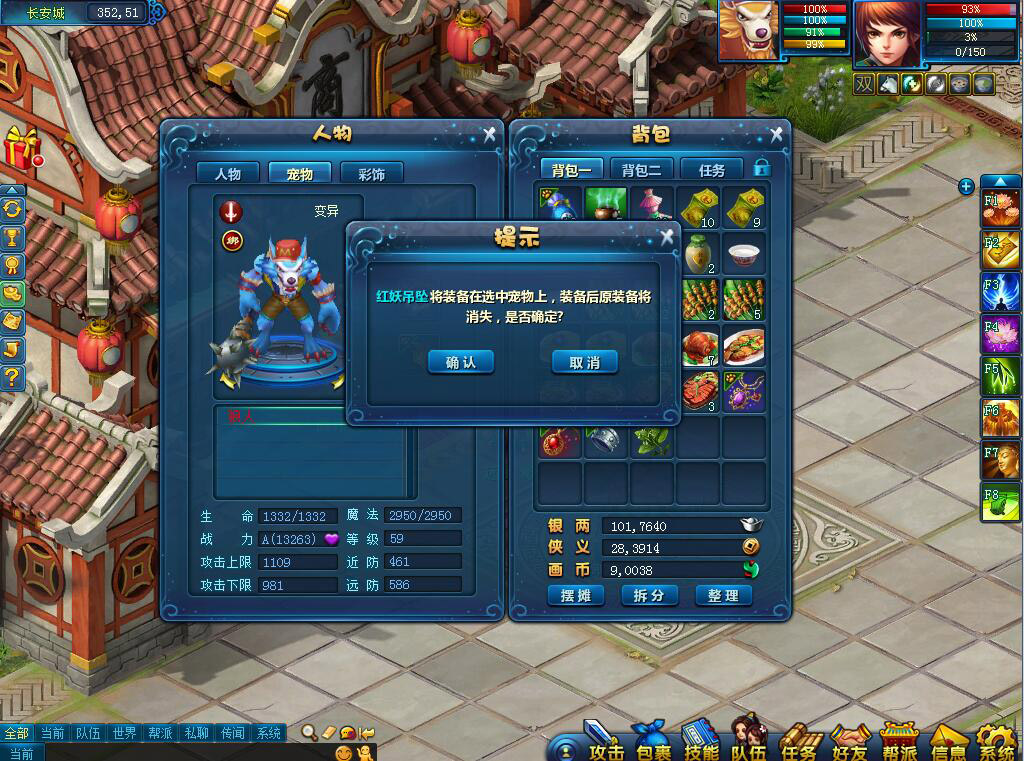Close the 背包 backpack window
The height and width of the screenshot is (761, 1024).
pos(776,134)
